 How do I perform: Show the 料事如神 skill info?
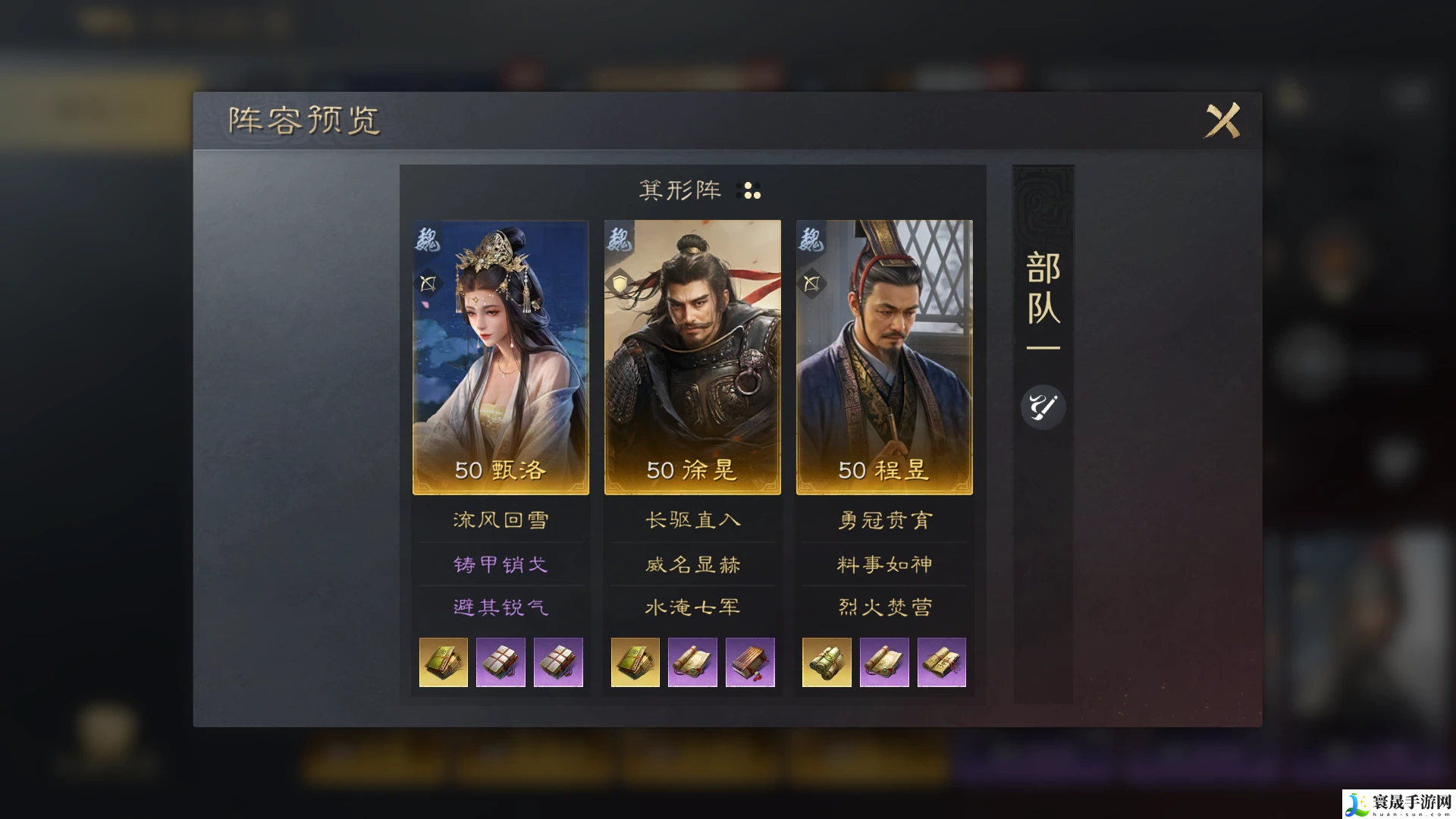click(884, 564)
